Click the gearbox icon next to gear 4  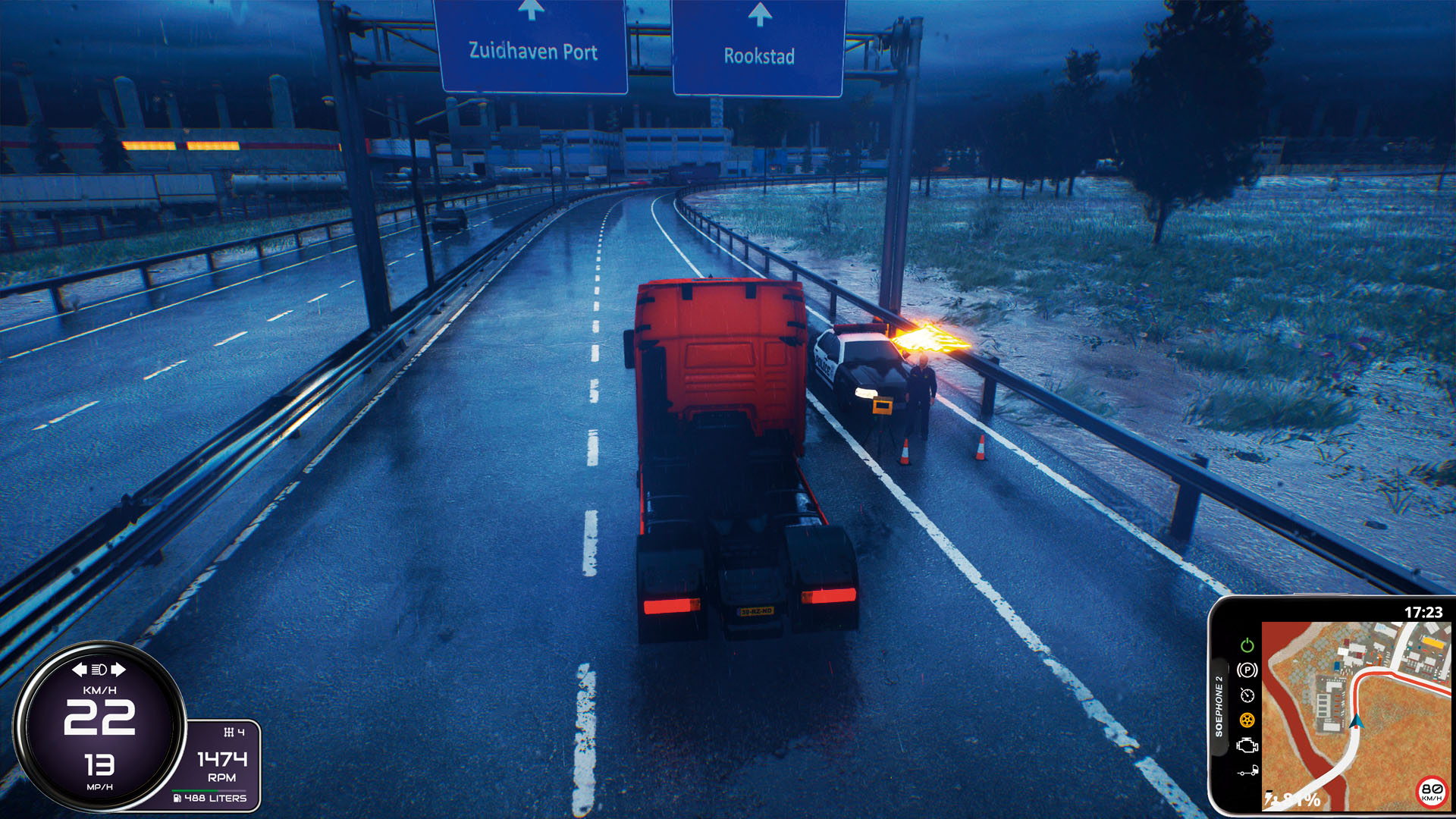pos(230,733)
